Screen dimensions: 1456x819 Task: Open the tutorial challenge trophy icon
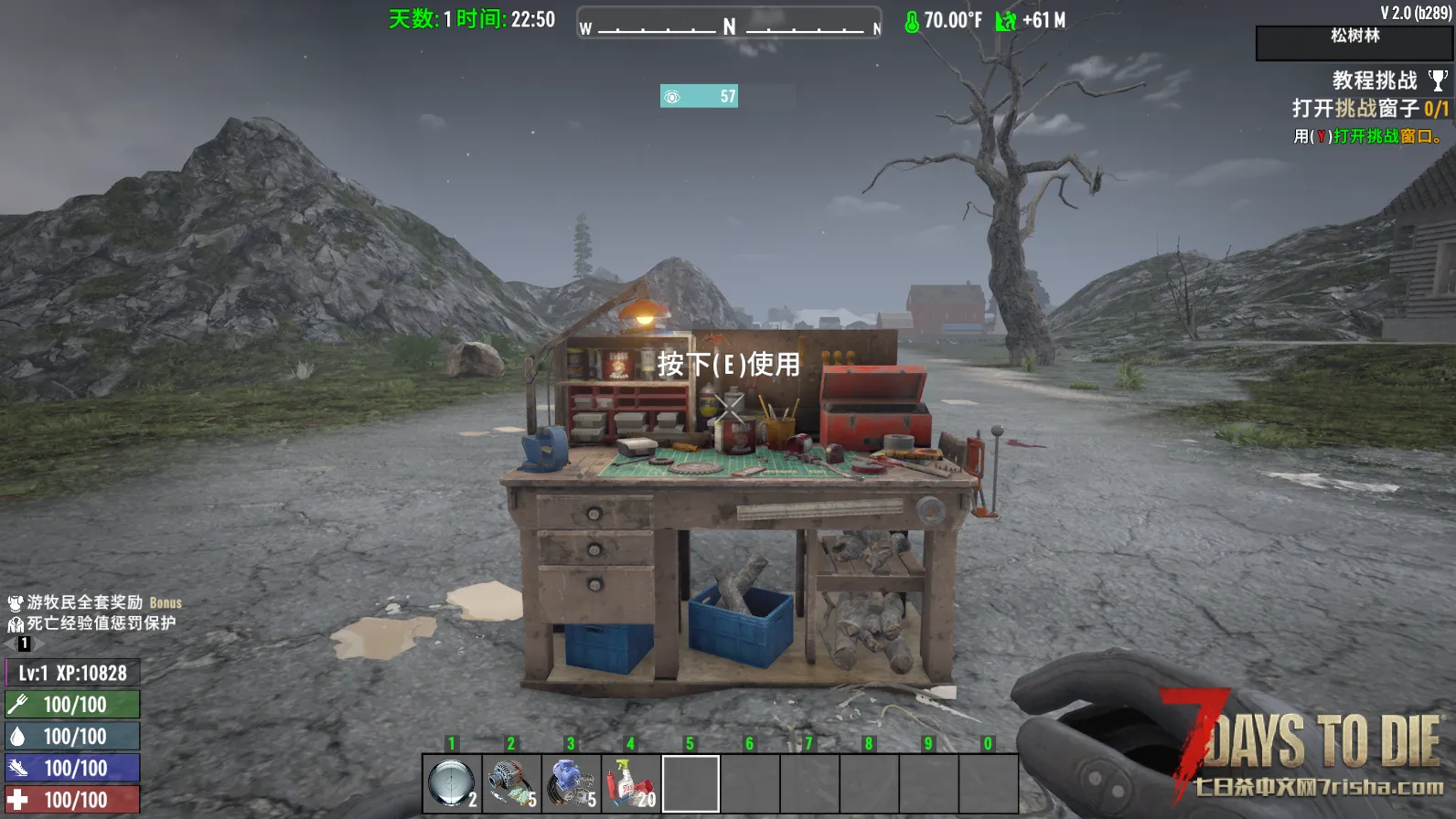(1438, 81)
